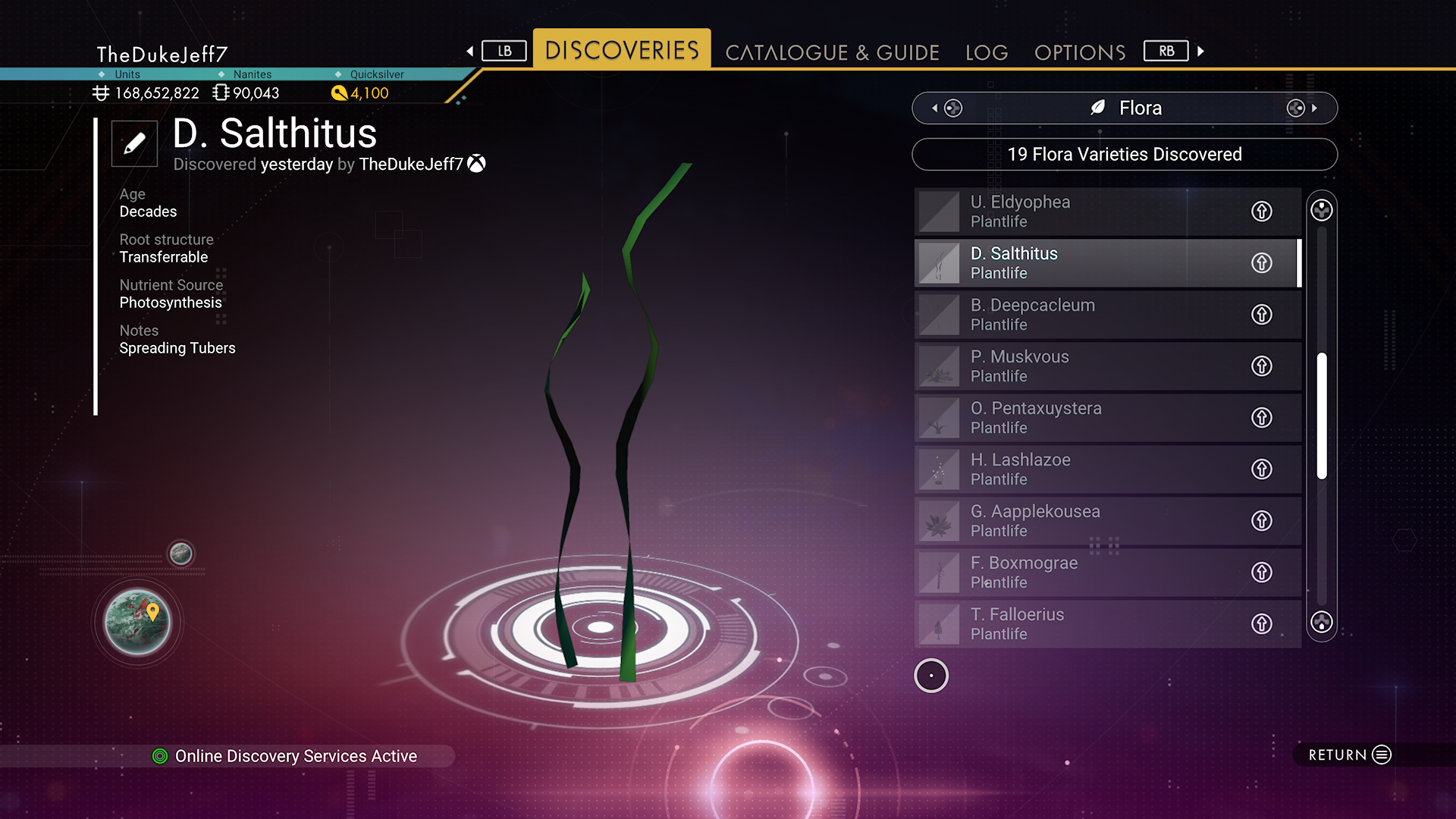The height and width of the screenshot is (819, 1456).
Task: Rename D. Salthitus with the pencil icon
Action: [134, 143]
